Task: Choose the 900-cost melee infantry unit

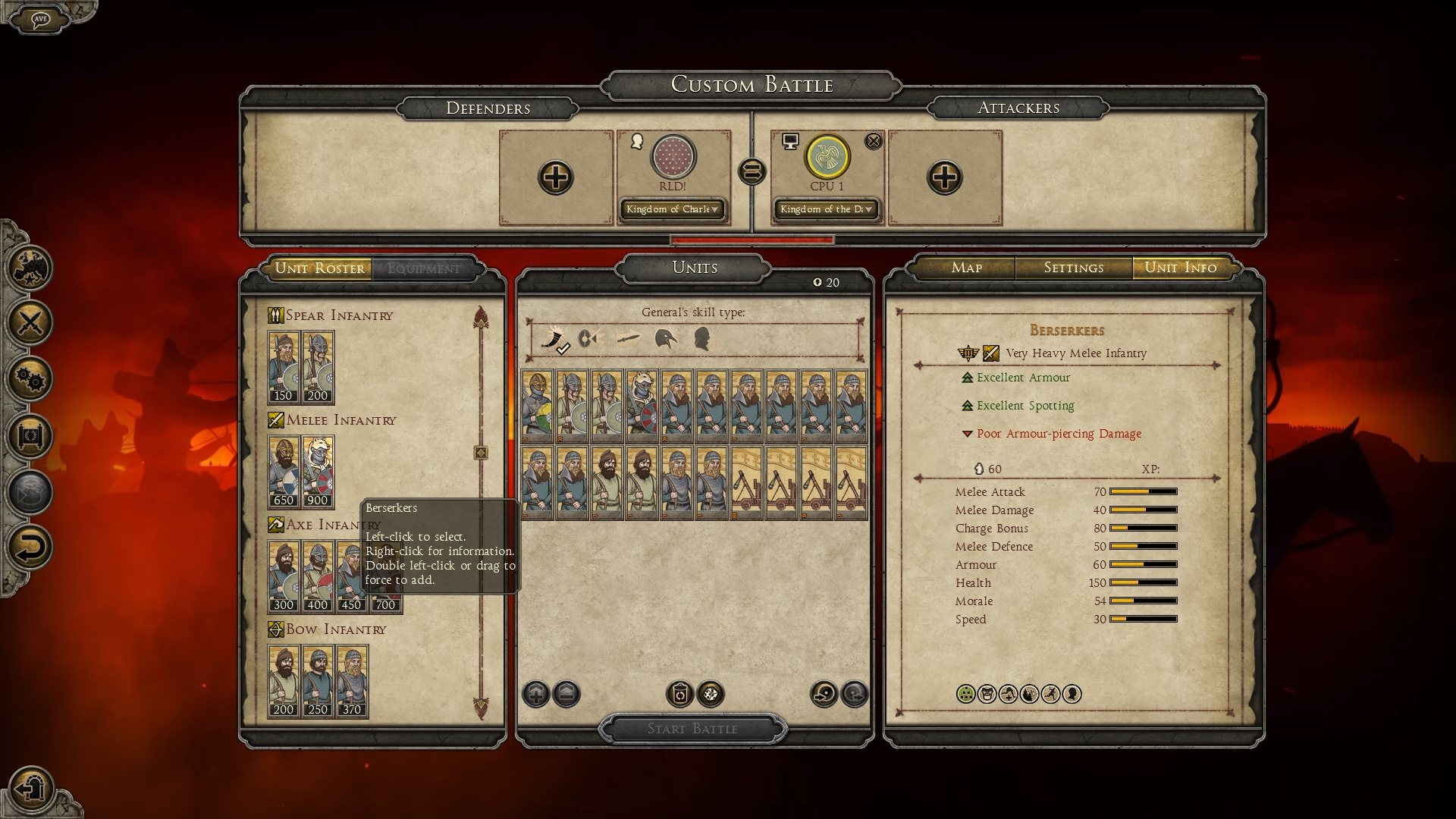Action: (x=318, y=472)
